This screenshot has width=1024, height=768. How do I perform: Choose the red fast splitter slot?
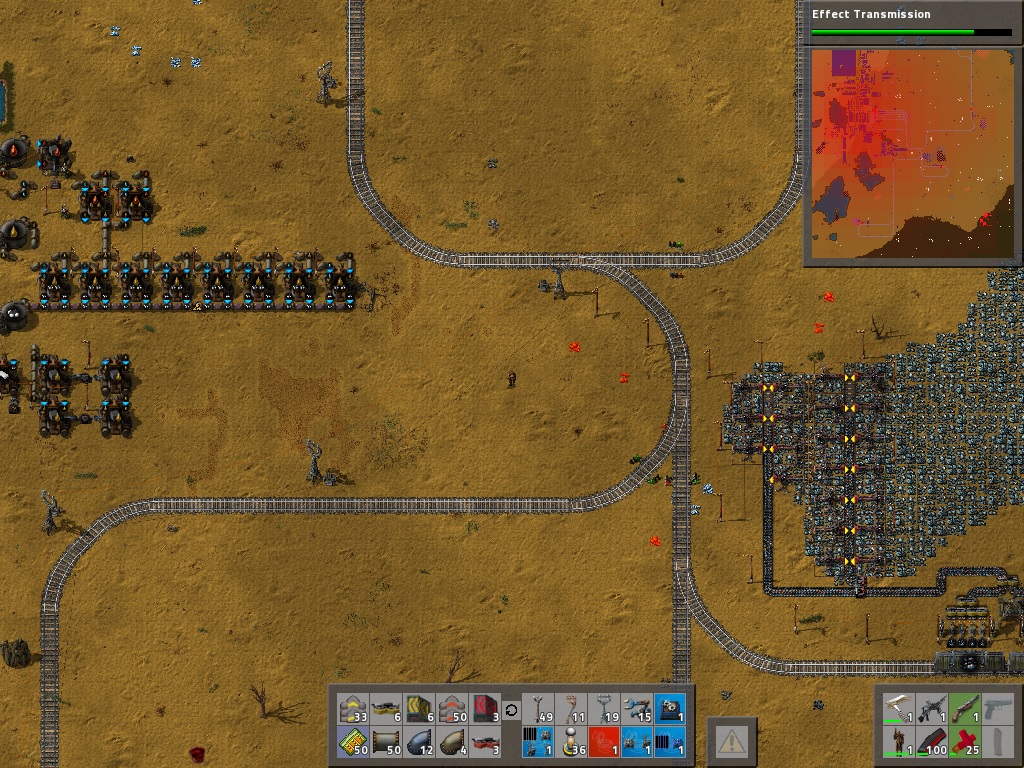pyautogui.click(x=486, y=742)
